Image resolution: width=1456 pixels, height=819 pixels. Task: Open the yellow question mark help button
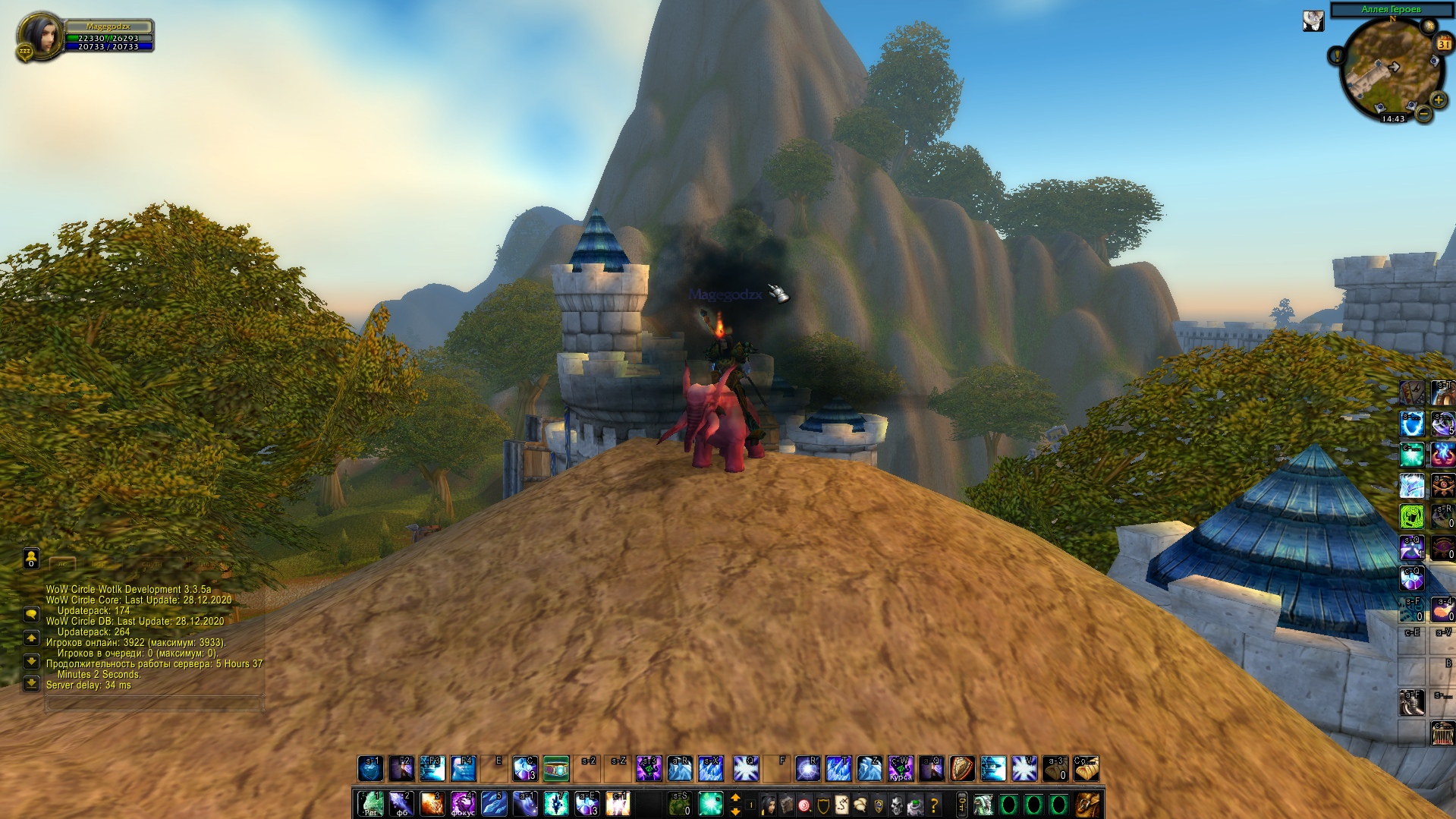tap(934, 804)
